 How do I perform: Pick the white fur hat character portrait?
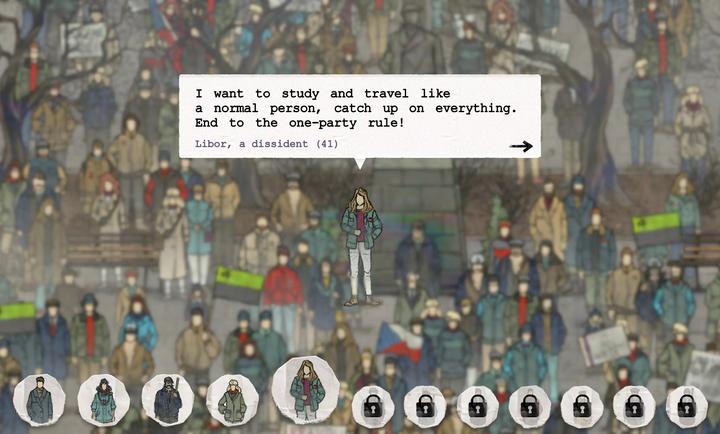click(232, 400)
